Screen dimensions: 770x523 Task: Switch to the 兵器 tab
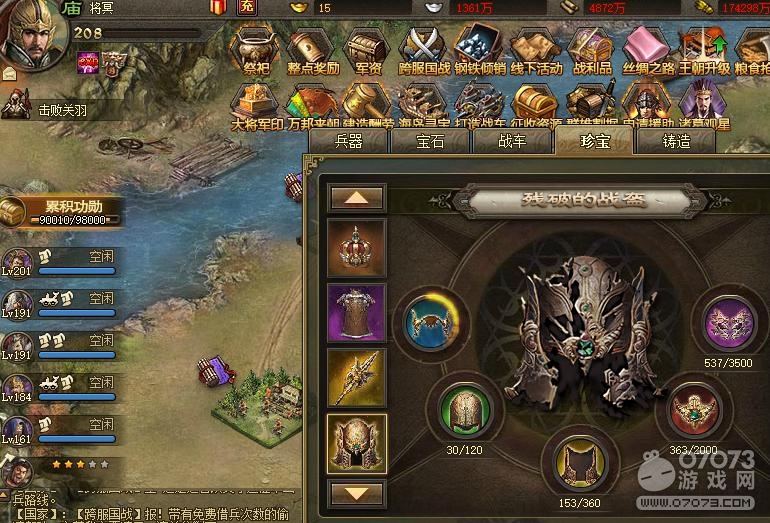349,141
